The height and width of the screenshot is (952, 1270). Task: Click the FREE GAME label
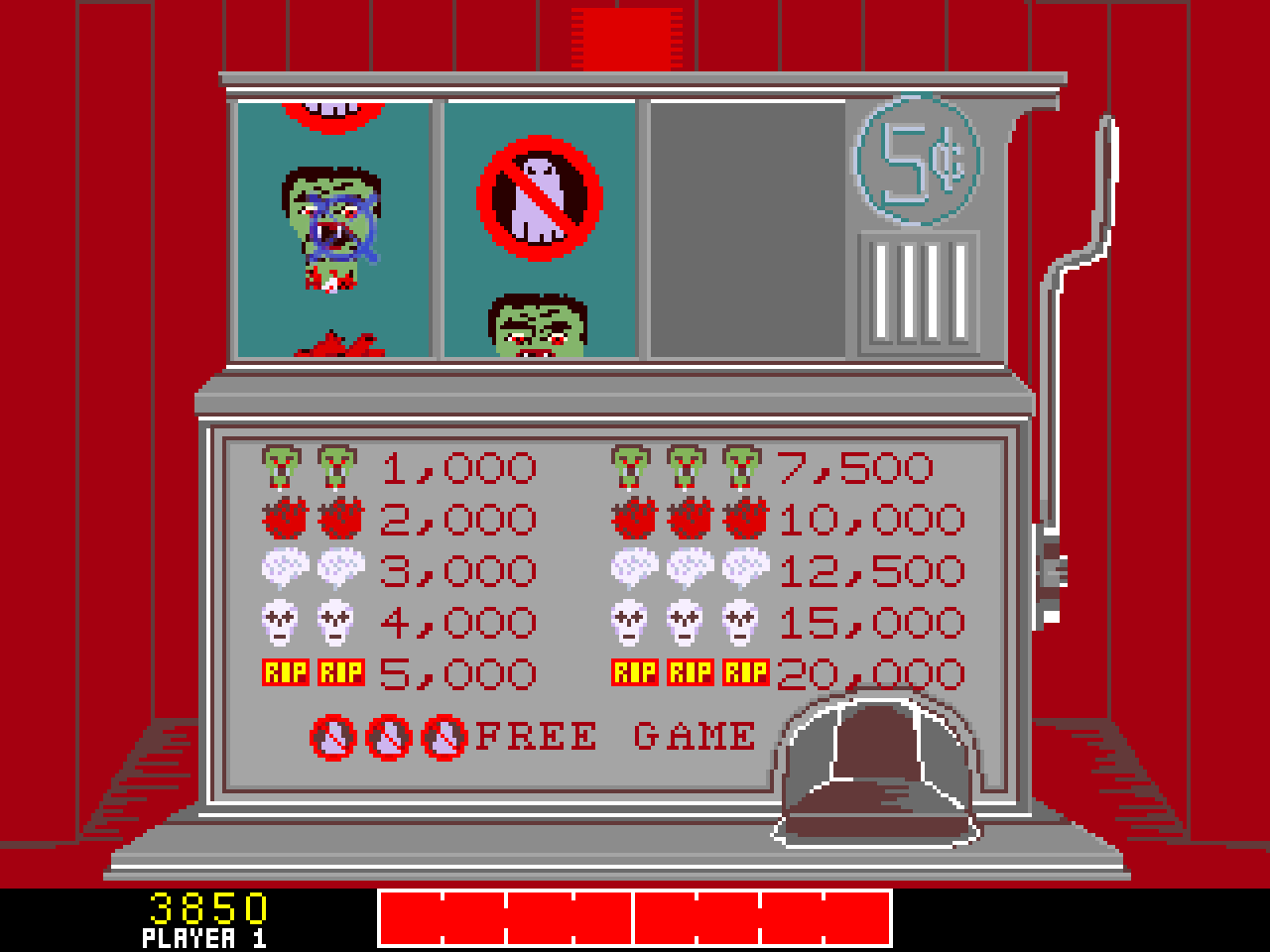[615, 734]
